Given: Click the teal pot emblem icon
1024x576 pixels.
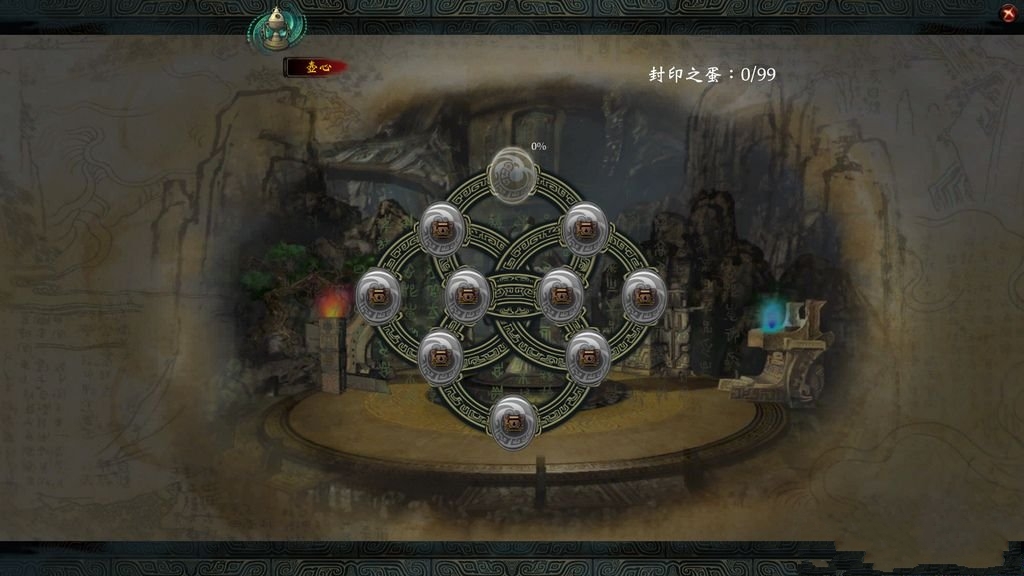Looking at the screenshot, I should click(x=278, y=29).
